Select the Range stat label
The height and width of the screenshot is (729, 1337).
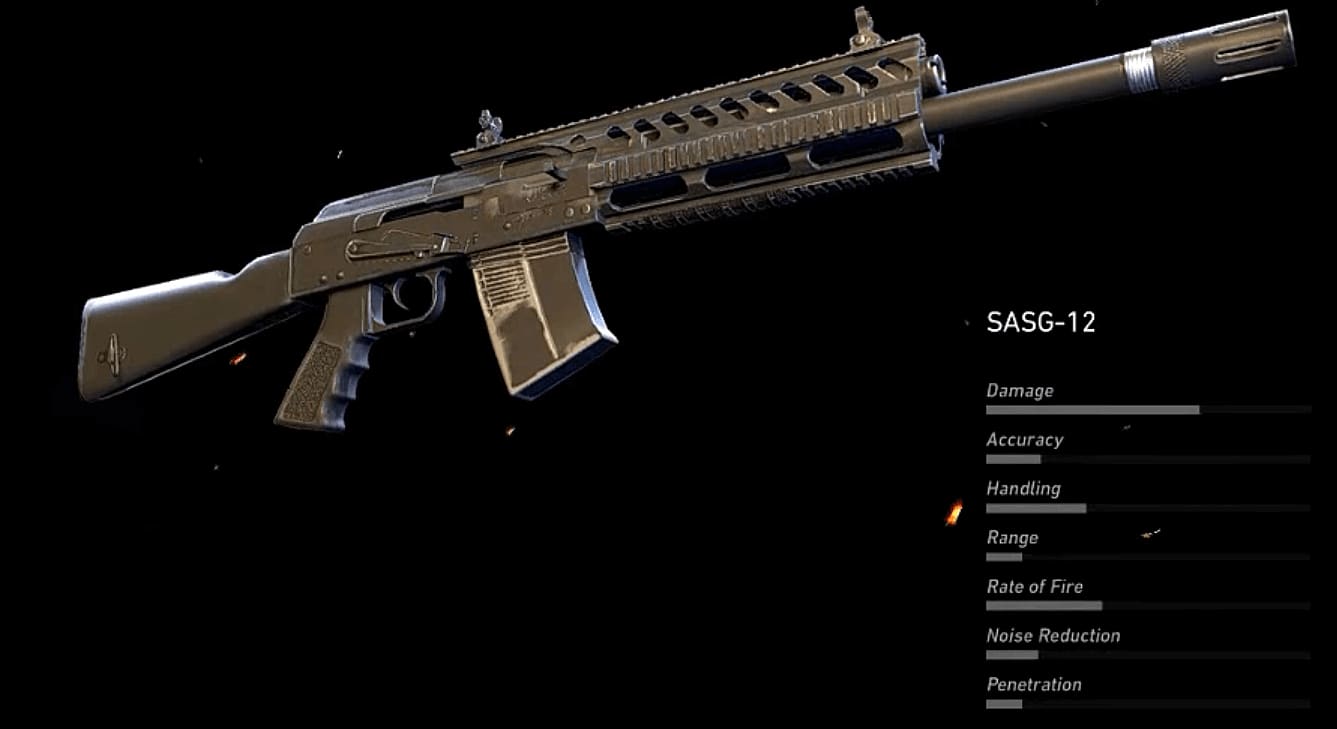(x=1010, y=537)
